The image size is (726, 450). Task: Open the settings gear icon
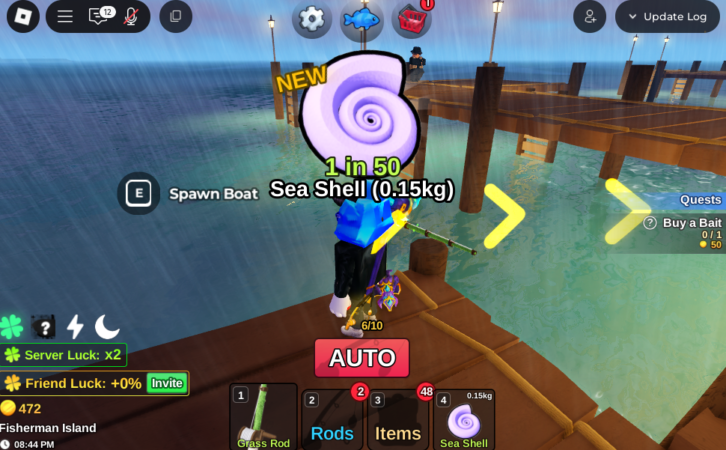coord(312,18)
